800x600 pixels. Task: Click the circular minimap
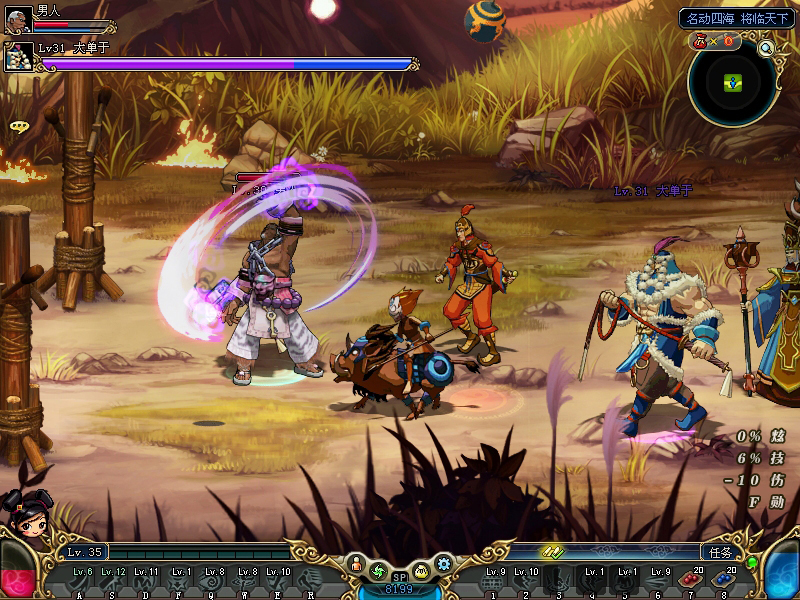pyautogui.click(x=734, y=85)
